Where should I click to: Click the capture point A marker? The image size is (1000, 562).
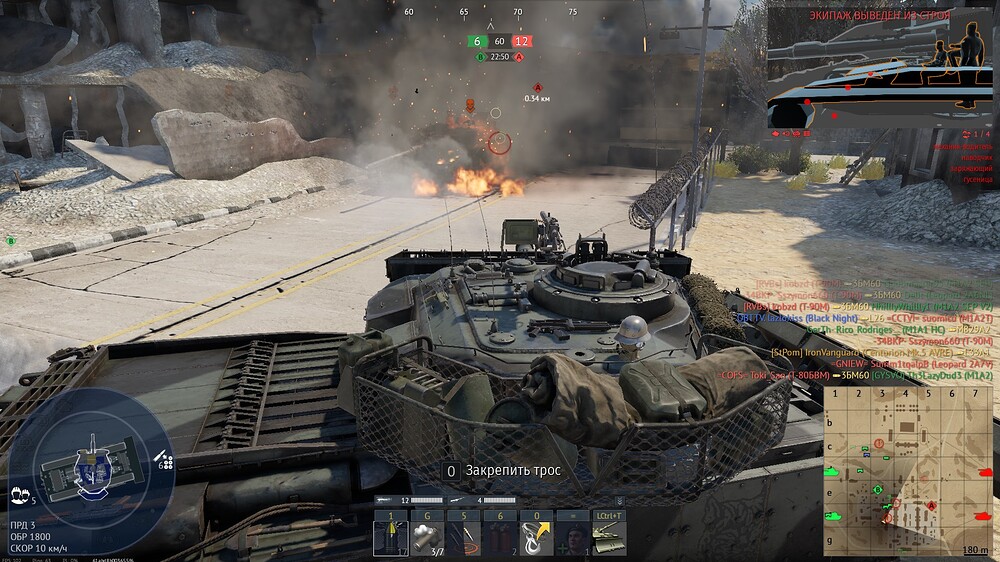point(537,88)
